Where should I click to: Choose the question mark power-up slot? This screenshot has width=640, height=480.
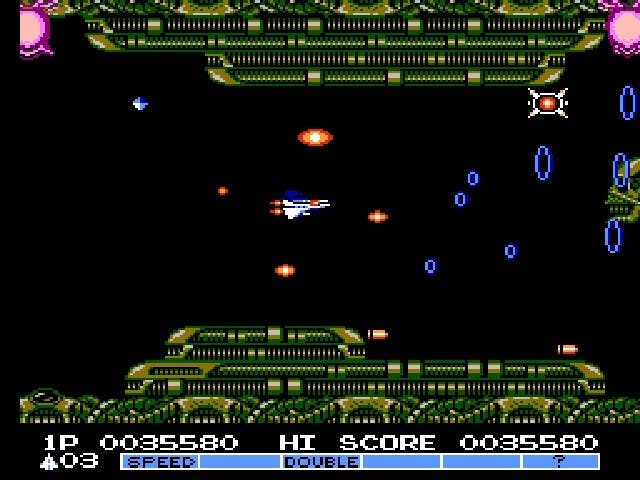[x=559, y=462]
